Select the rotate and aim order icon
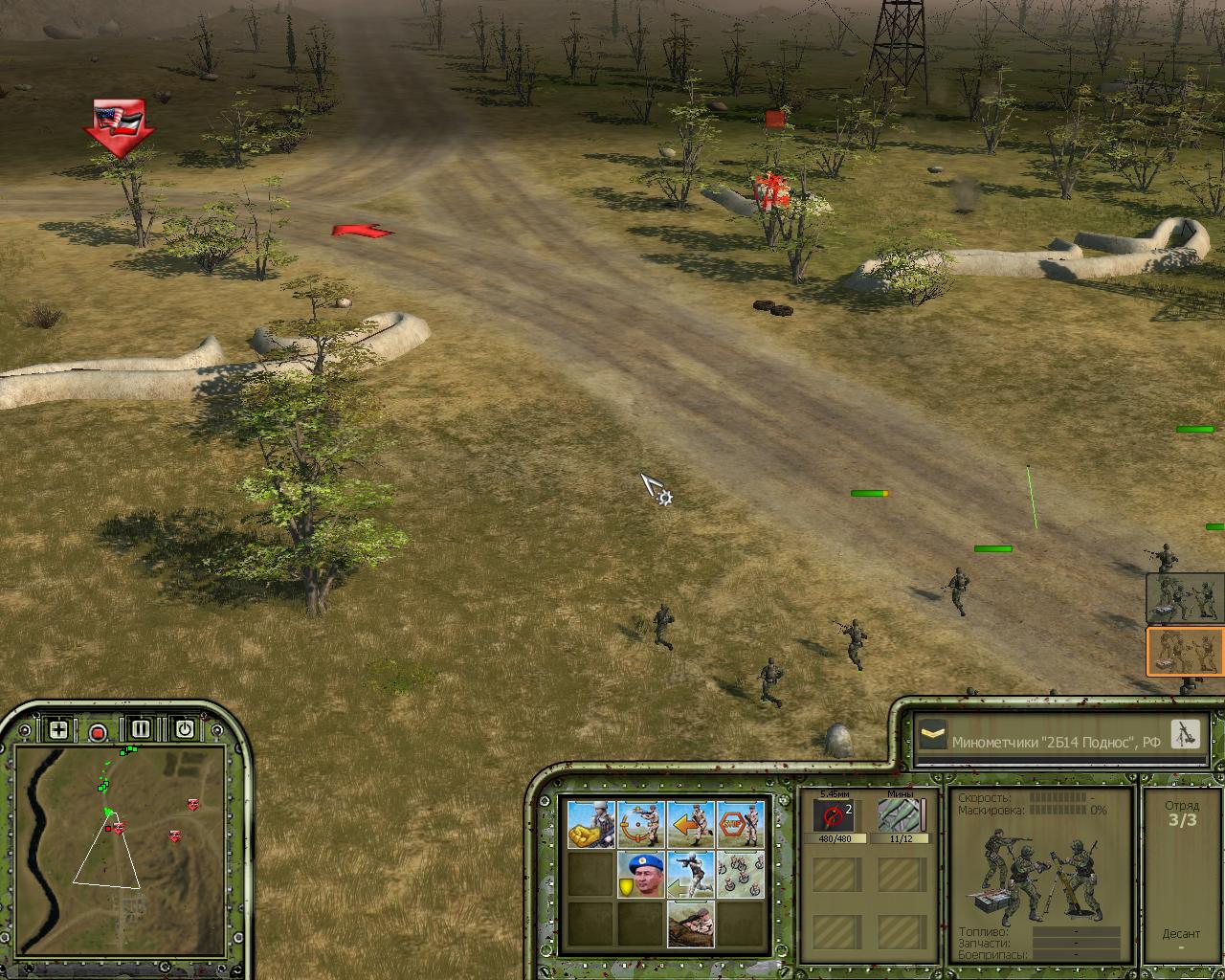 (641, 824)
